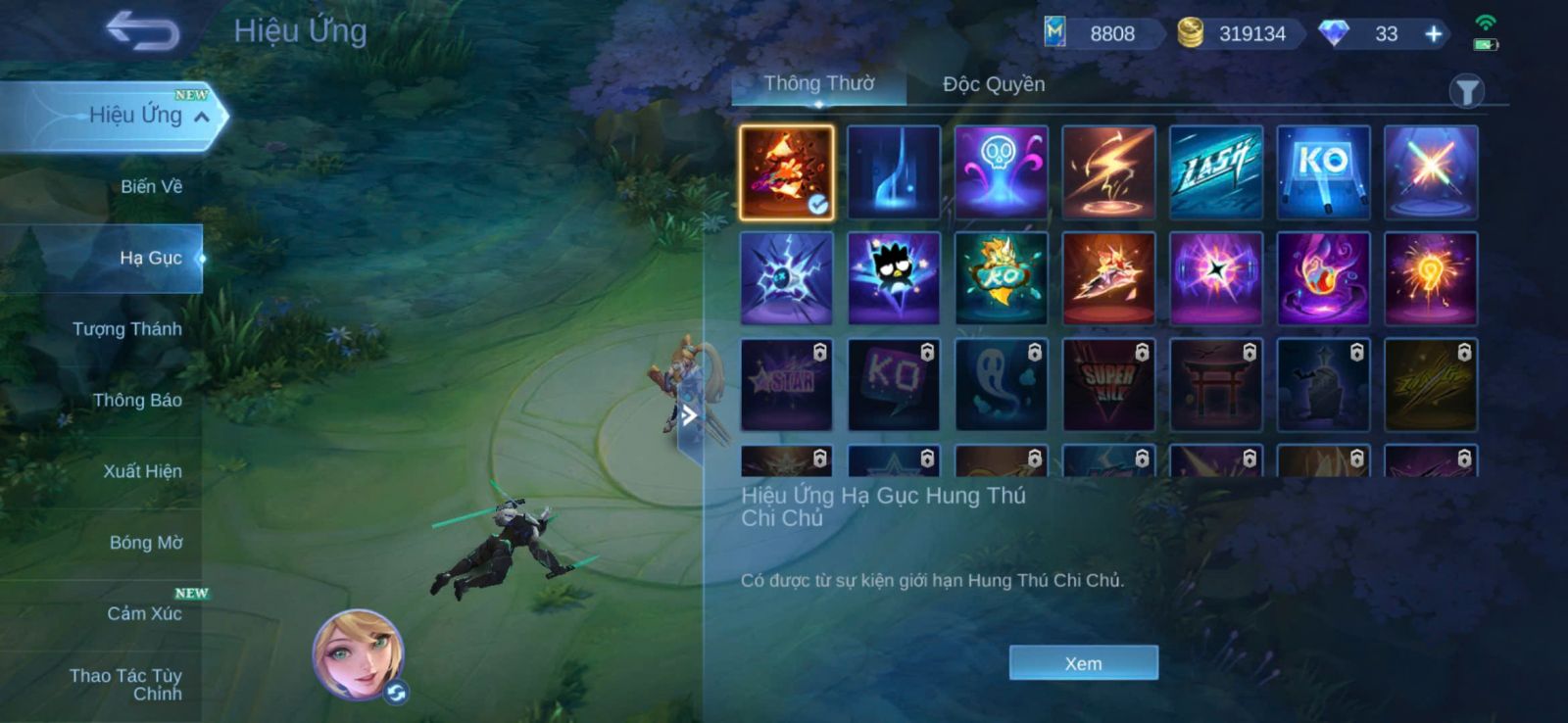Viewport: 1568px width, 723px height.
Task: Switch to the Độc Quyền tab
Action: pyautogui.click(x=994, y=85)
